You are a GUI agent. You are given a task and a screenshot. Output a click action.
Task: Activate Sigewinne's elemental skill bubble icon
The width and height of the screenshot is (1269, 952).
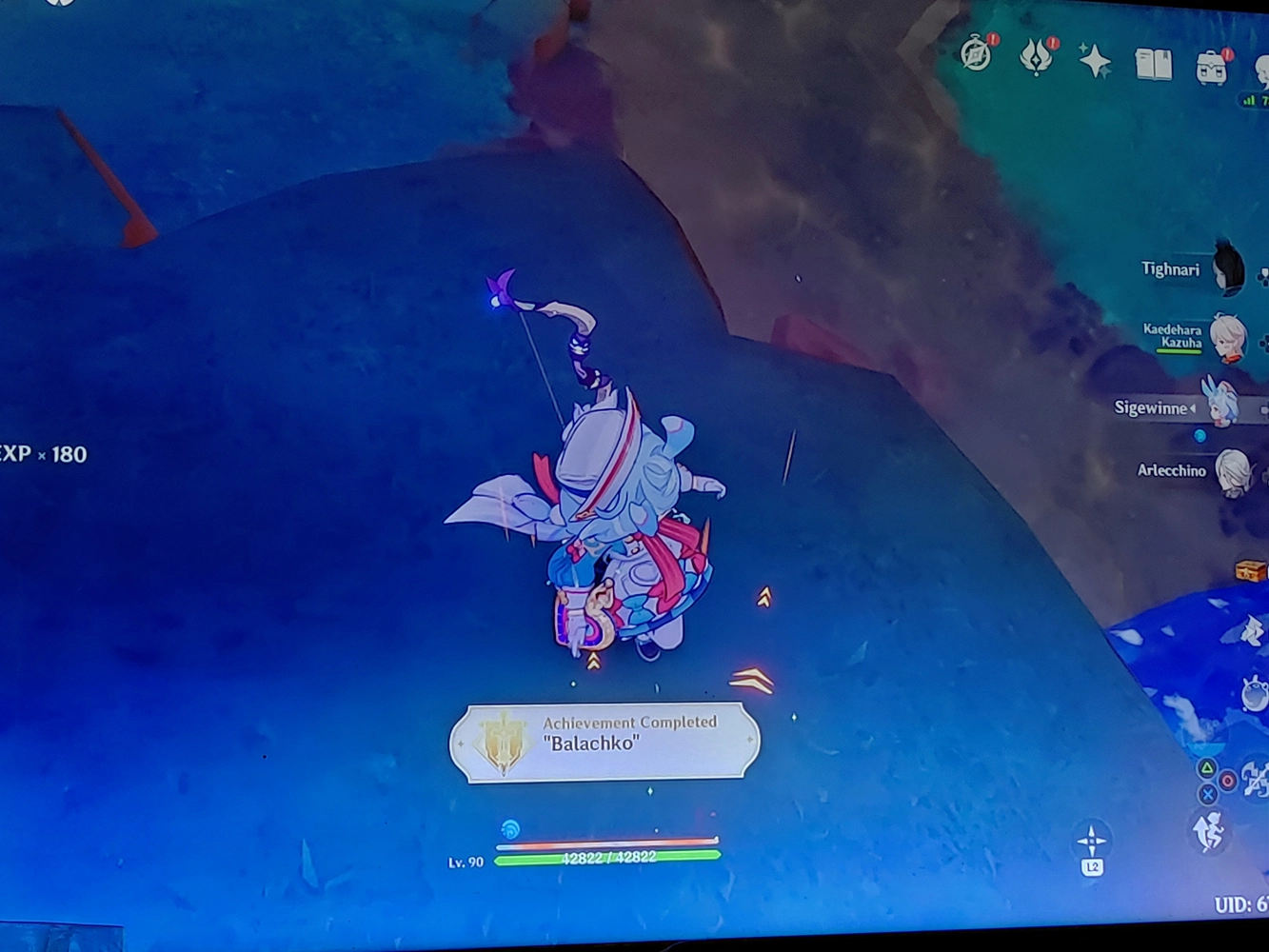tap(1255, 693)
